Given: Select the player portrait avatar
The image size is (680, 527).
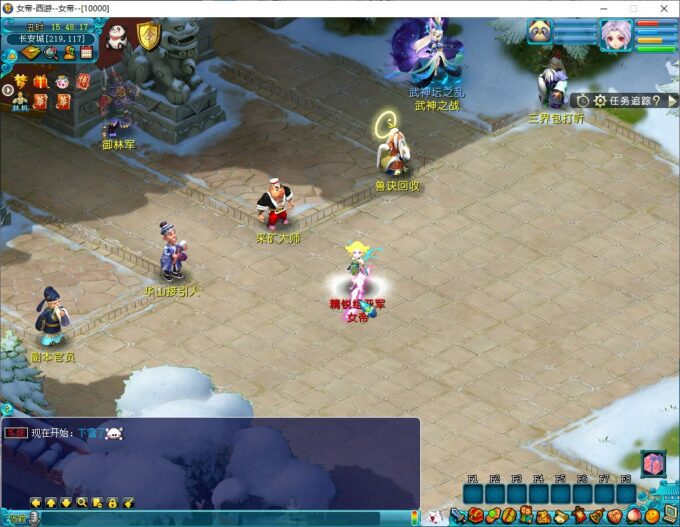Looking at the screenshot, I should (x=616, y=35).
